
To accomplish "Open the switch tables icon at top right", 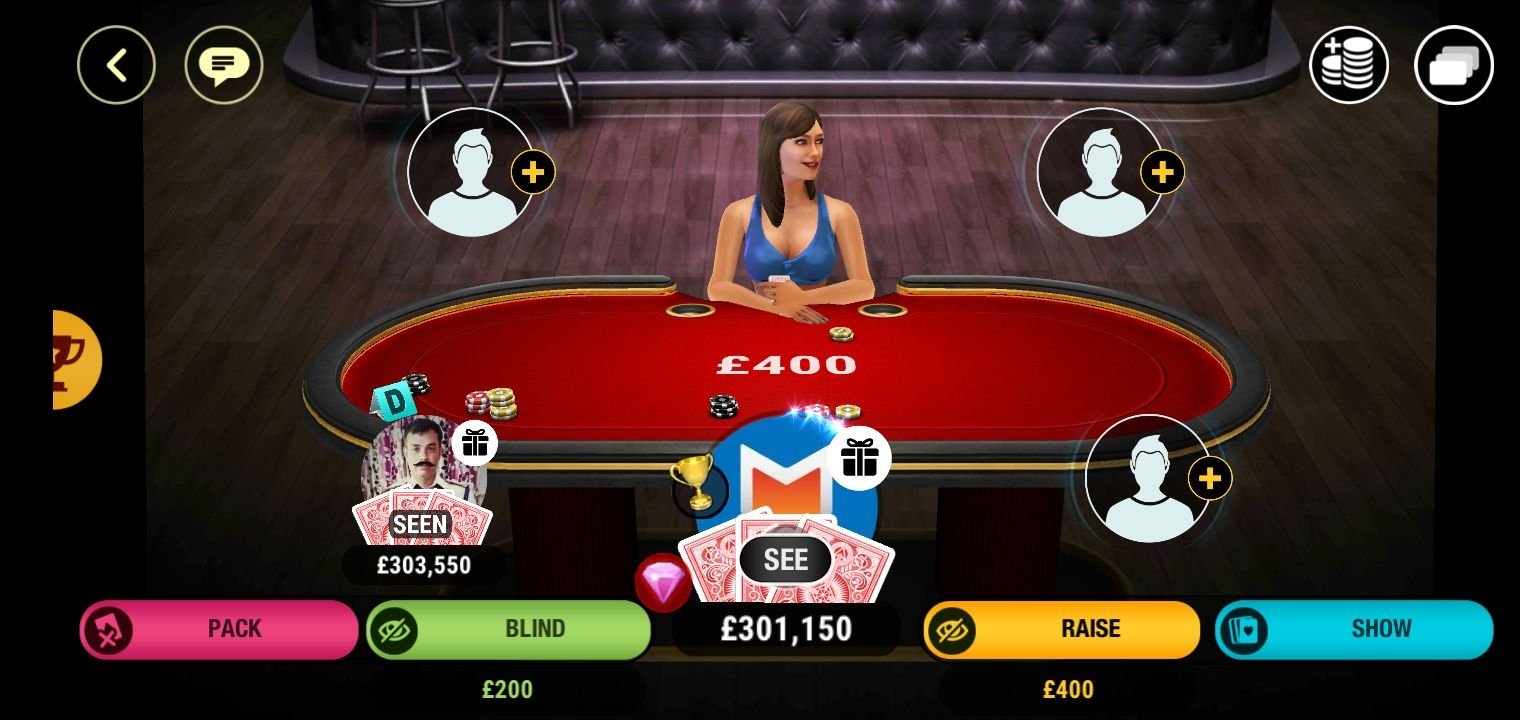I will coord(1453,64).
